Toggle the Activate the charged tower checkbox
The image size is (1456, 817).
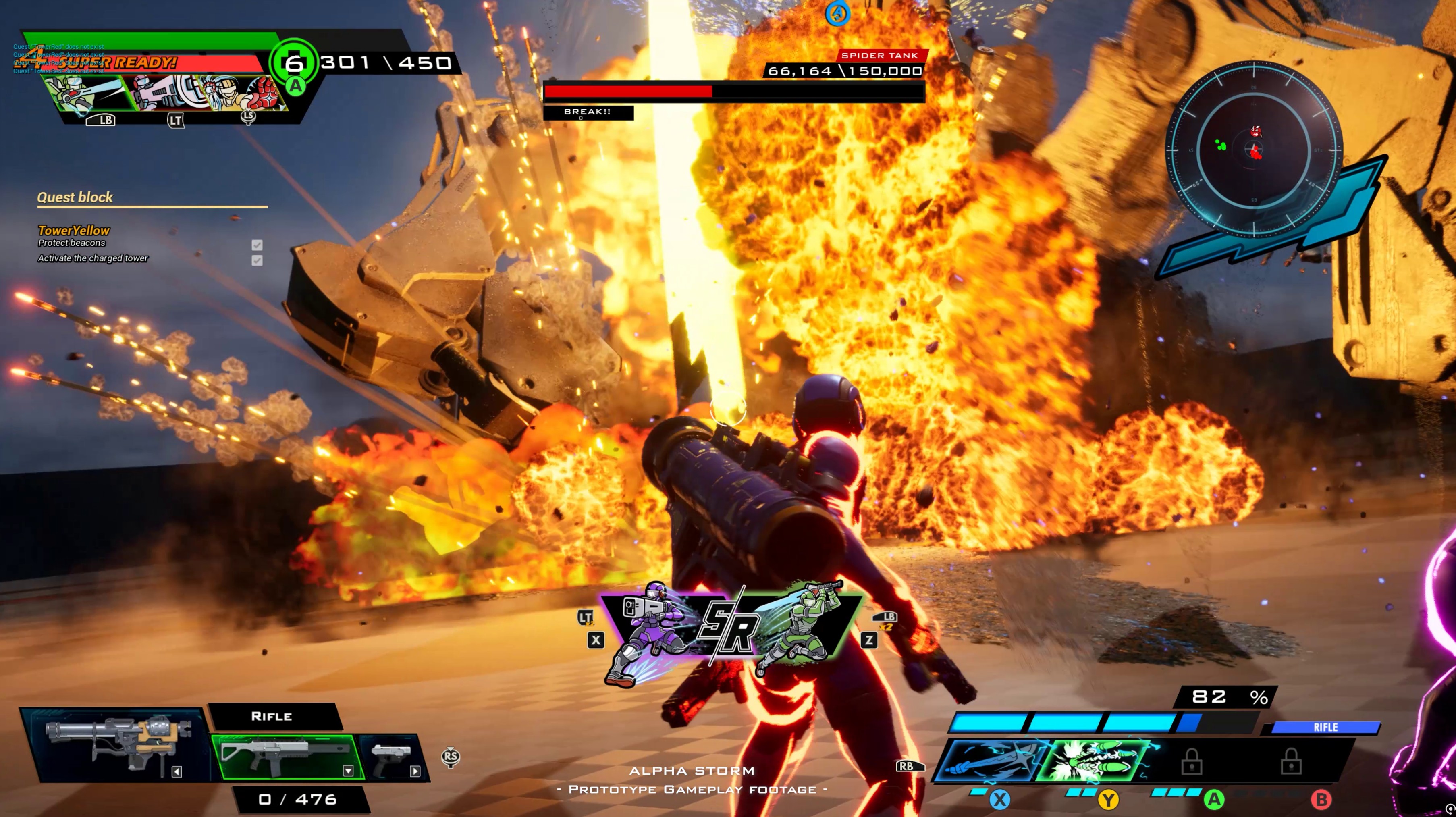pos(257,260)
